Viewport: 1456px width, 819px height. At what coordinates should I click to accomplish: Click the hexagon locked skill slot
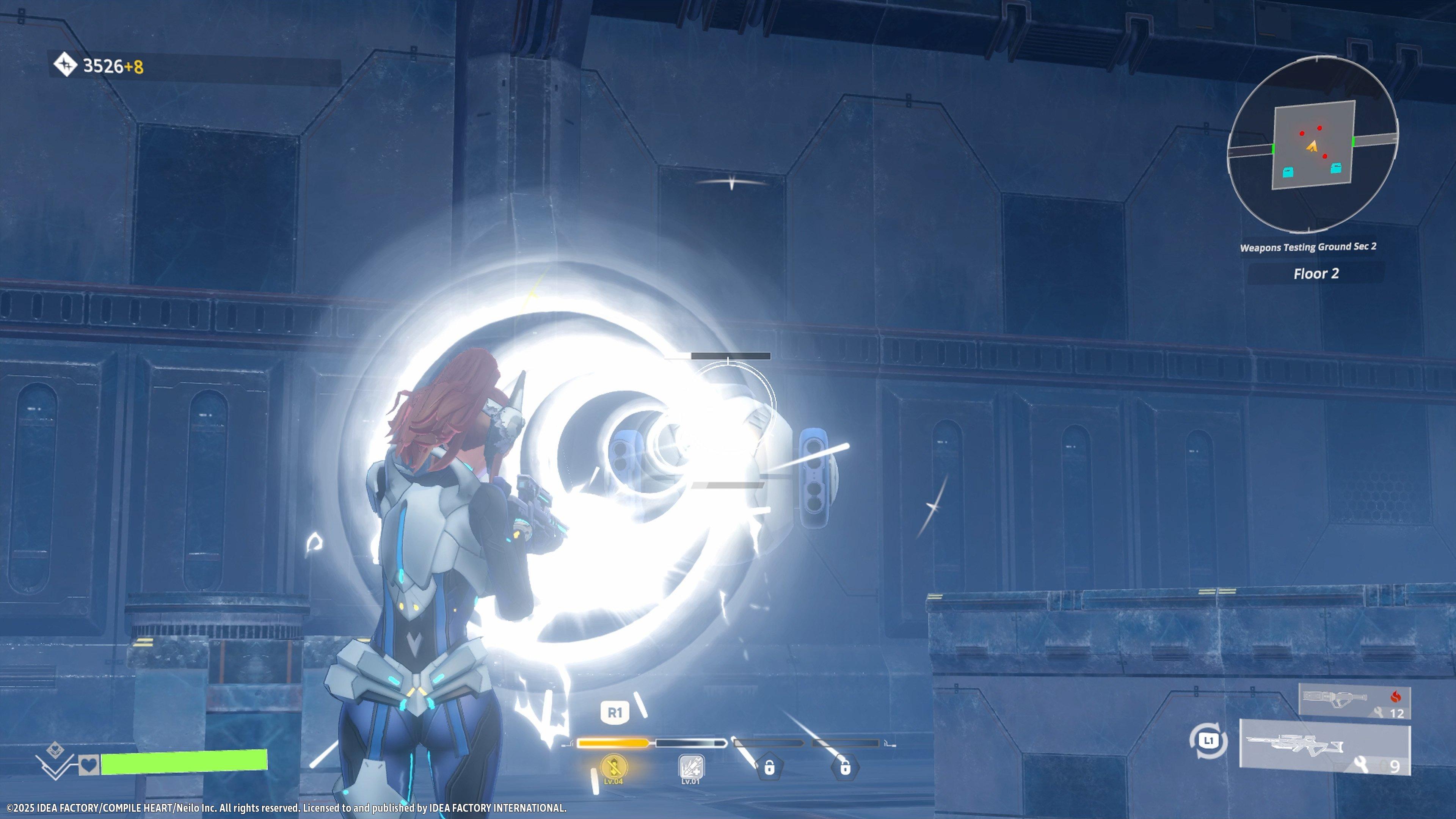(x=845, y=767)
